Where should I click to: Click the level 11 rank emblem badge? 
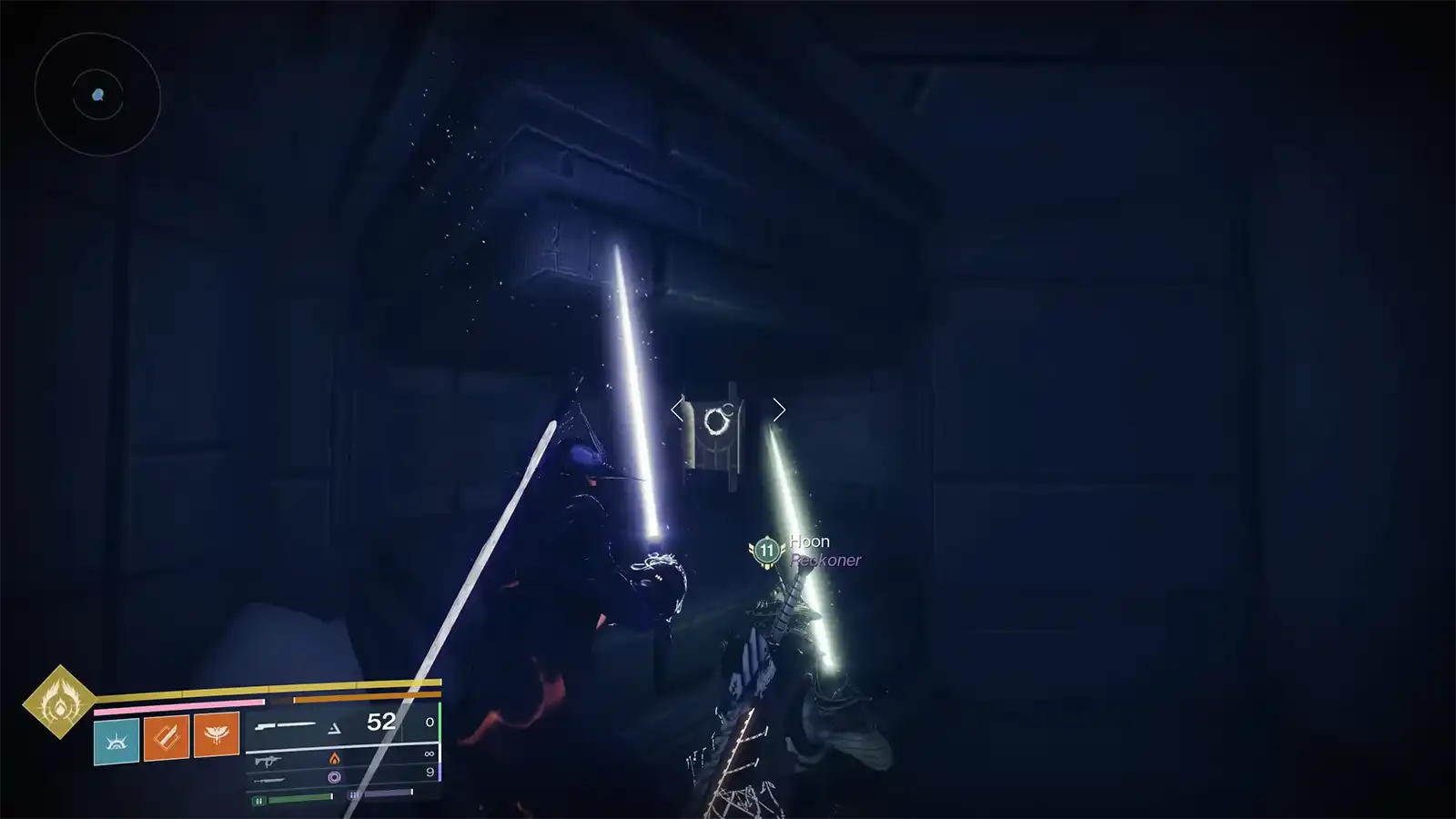tap(765, 550)
